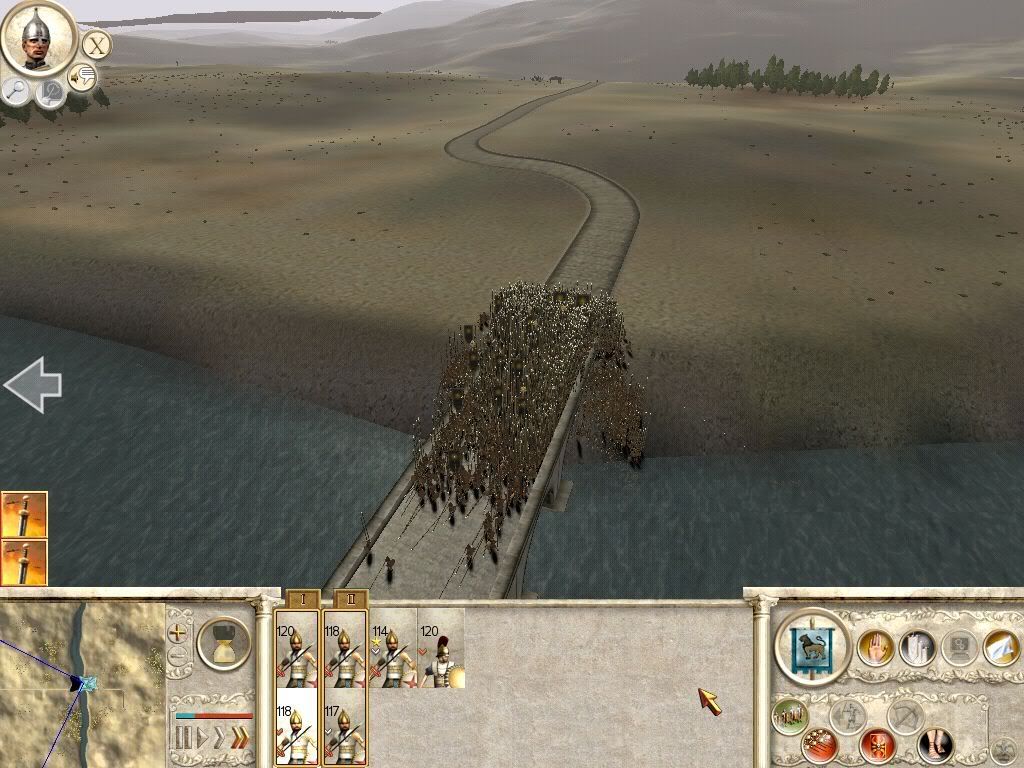Screen dimensions: 1024x768
Task: Select the general's unit card with red crest
Action: coord(441,649)
